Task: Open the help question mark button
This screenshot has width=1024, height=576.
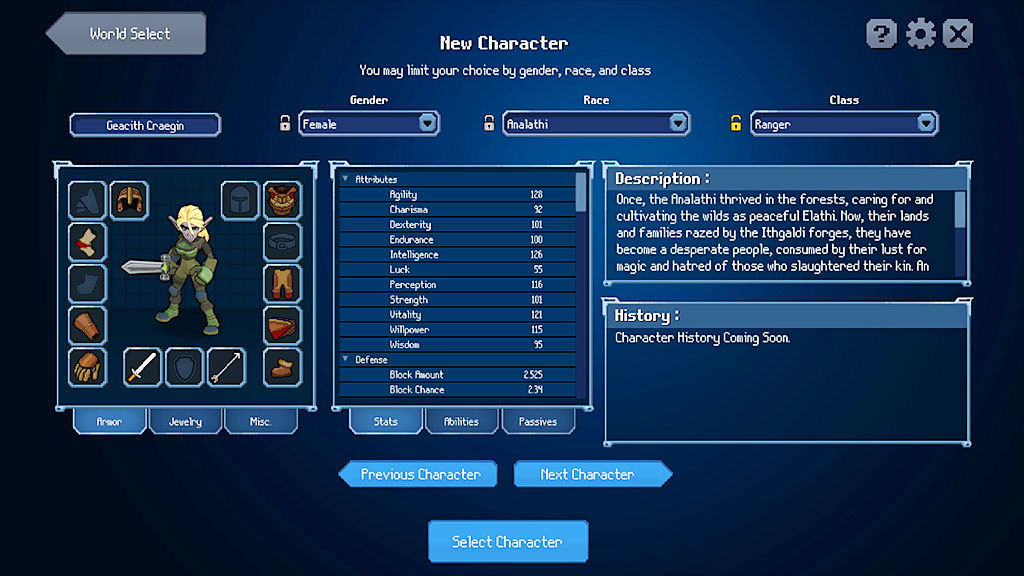Action: (881, 34)
